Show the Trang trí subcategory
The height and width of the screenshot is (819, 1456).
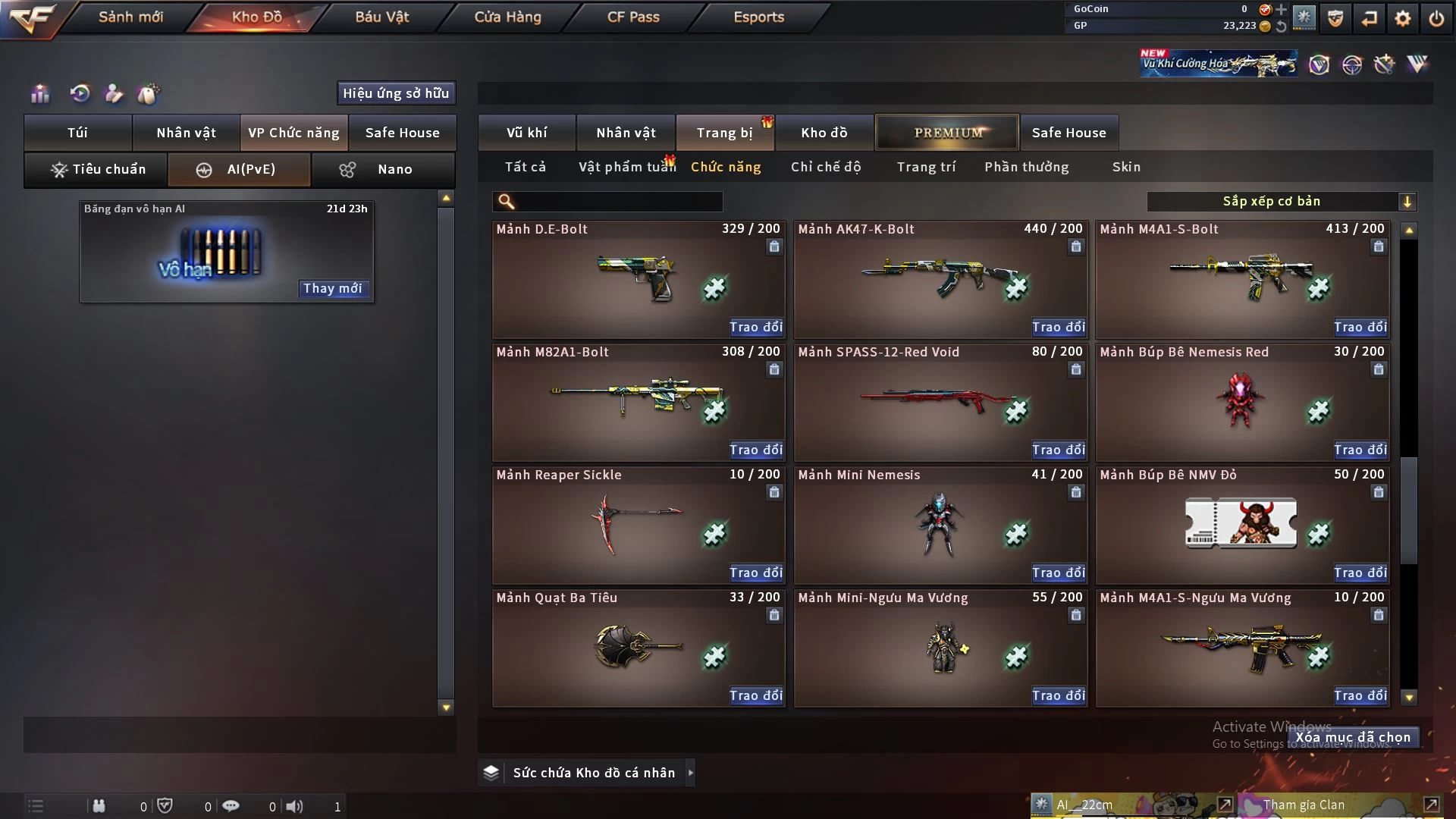click(926, 167)
